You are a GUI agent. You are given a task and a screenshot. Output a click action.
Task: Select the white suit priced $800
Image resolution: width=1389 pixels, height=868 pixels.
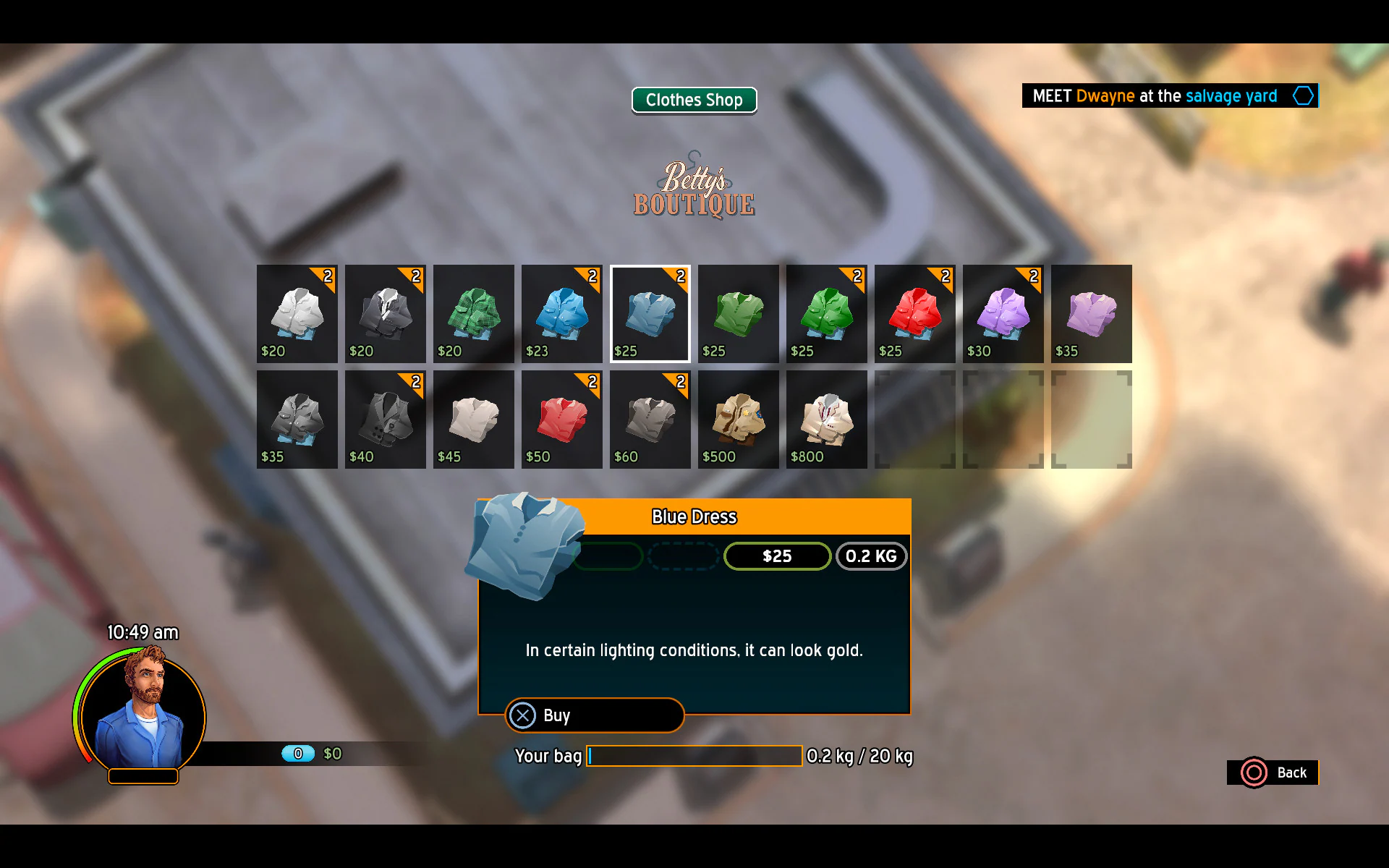[x=826, y=420]
